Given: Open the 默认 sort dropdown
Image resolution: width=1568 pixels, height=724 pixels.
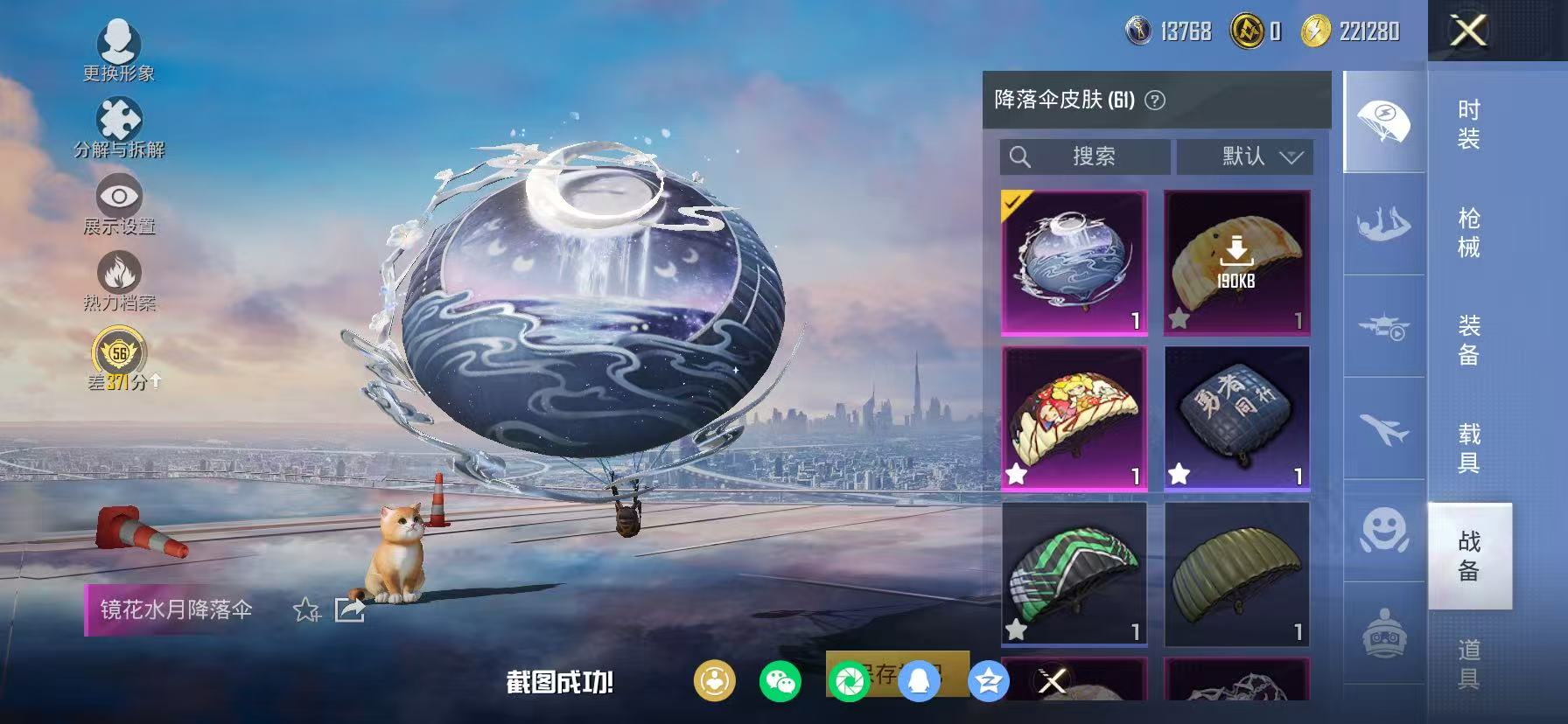Looking at the screenshot, I should 1246,157.
